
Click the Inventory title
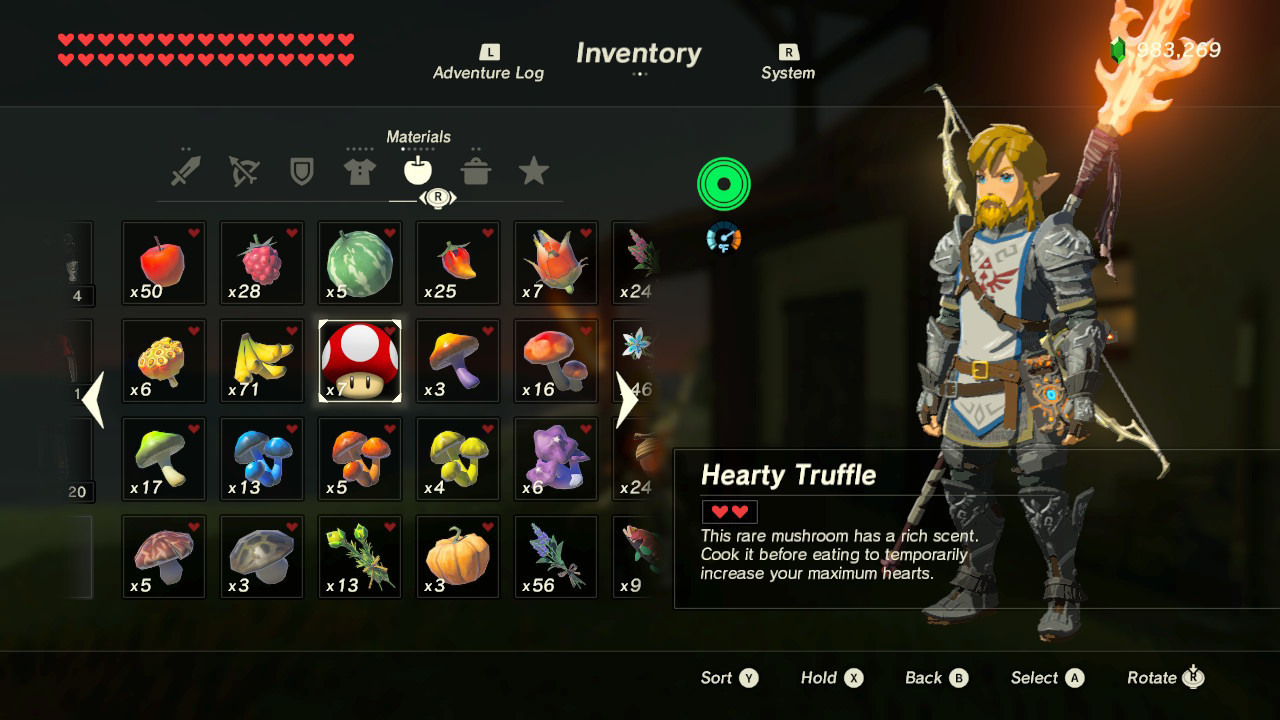pyautogui.click(x=637, y=53)
